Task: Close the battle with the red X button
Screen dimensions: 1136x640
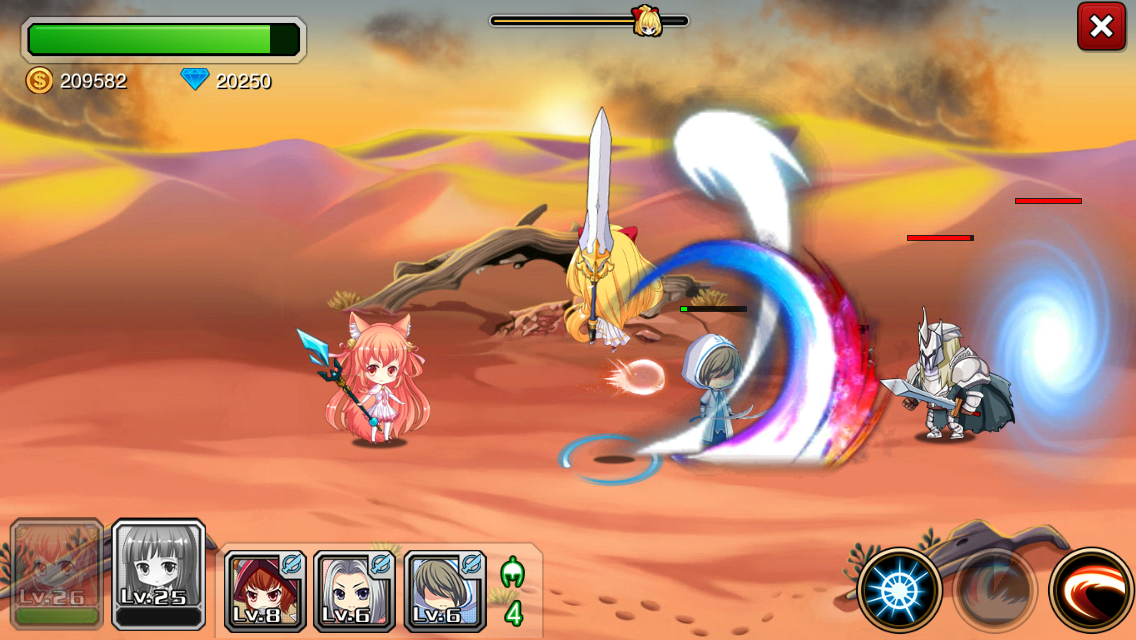Action: [1101, 27]
